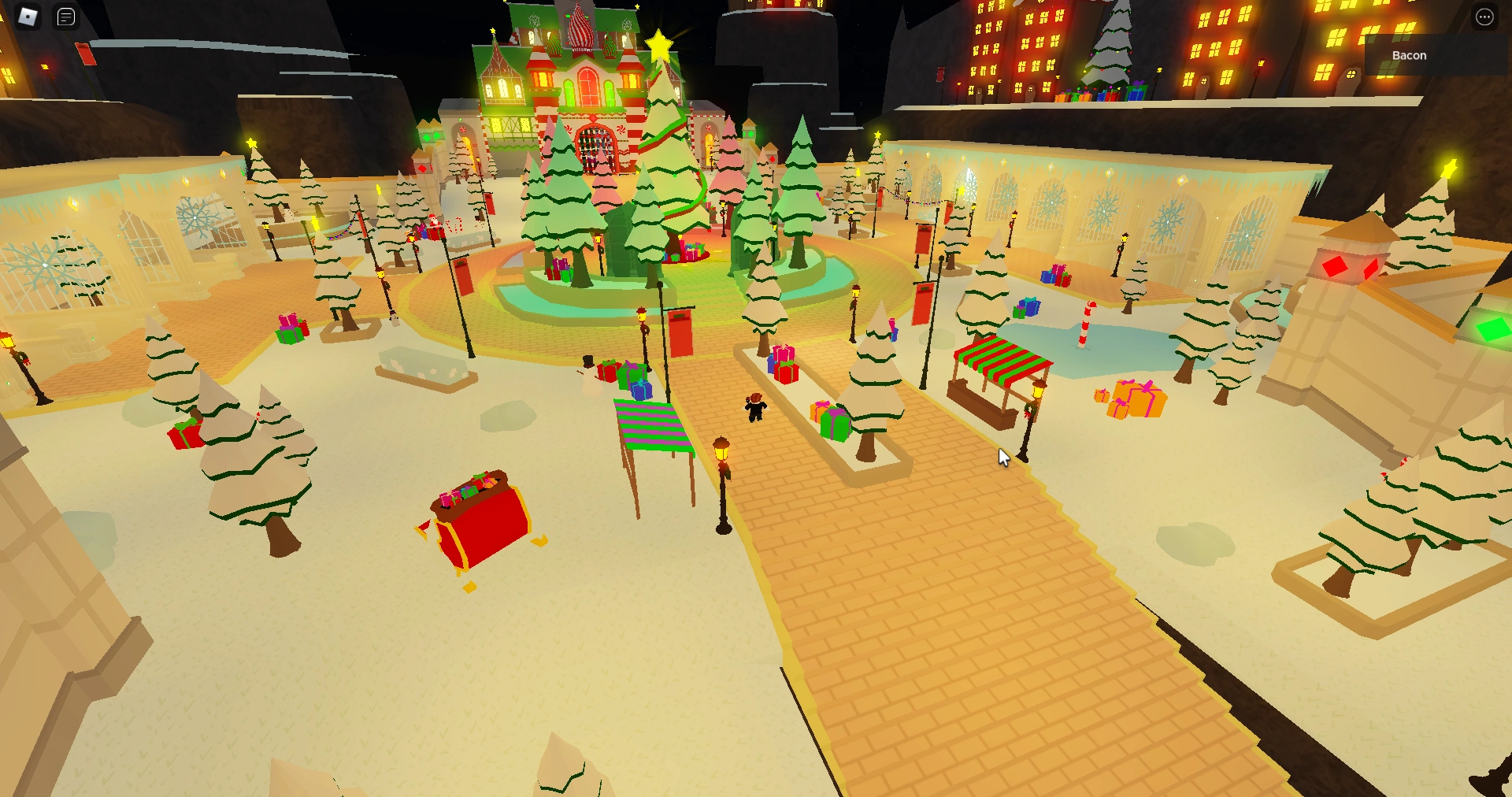Open the chat window
1512x797 pixels.
coord(65,17)
